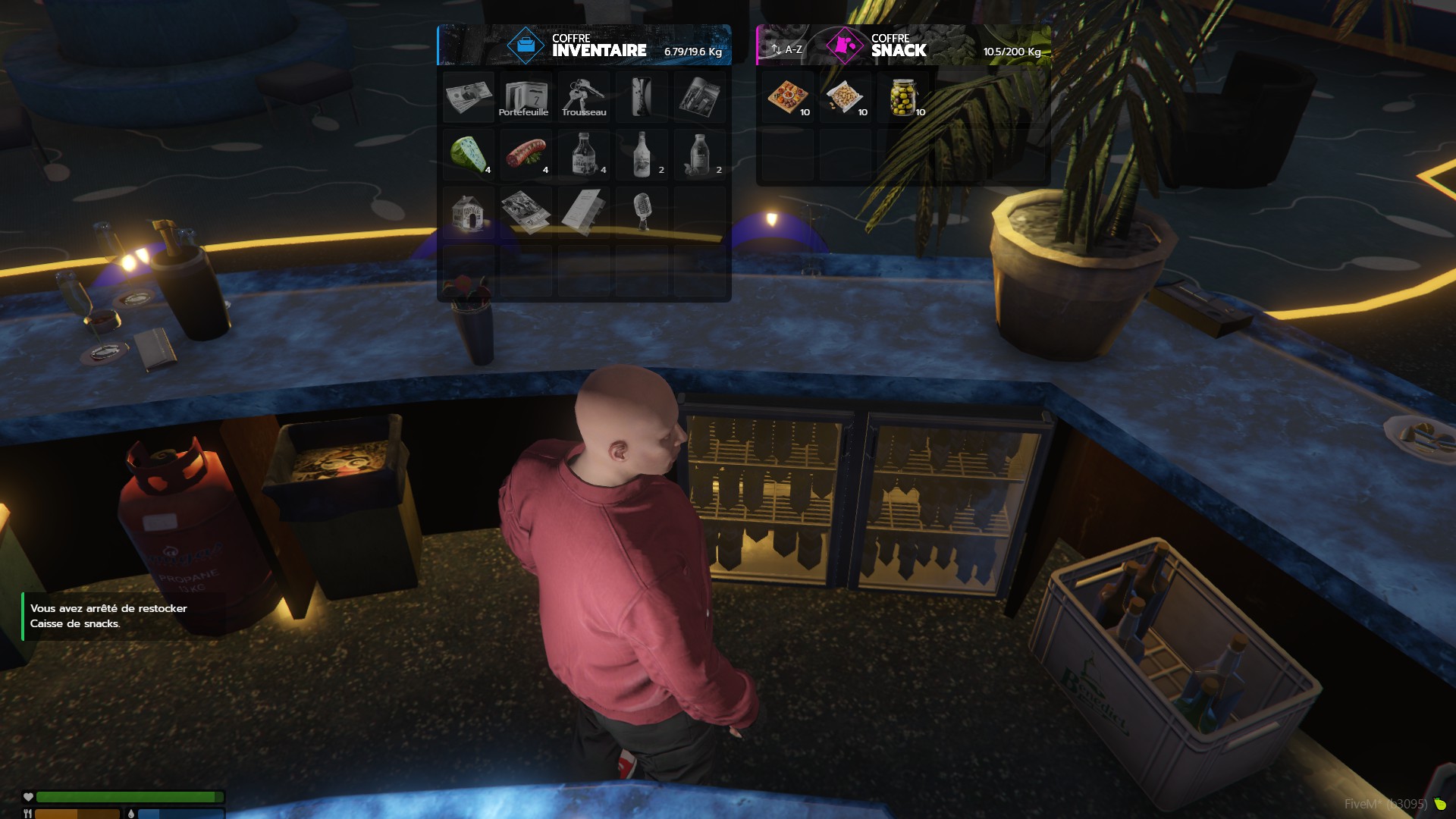This screenshot has height=819, width=1456.
Task: Sort the snack chest A-Z
Action: click(x=786, y=49)
